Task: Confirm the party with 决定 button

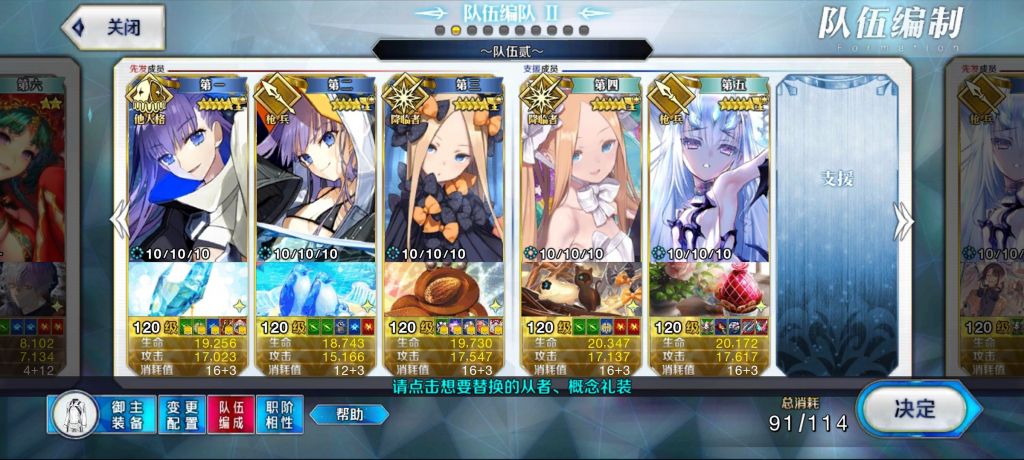Action: click(912, 408)
